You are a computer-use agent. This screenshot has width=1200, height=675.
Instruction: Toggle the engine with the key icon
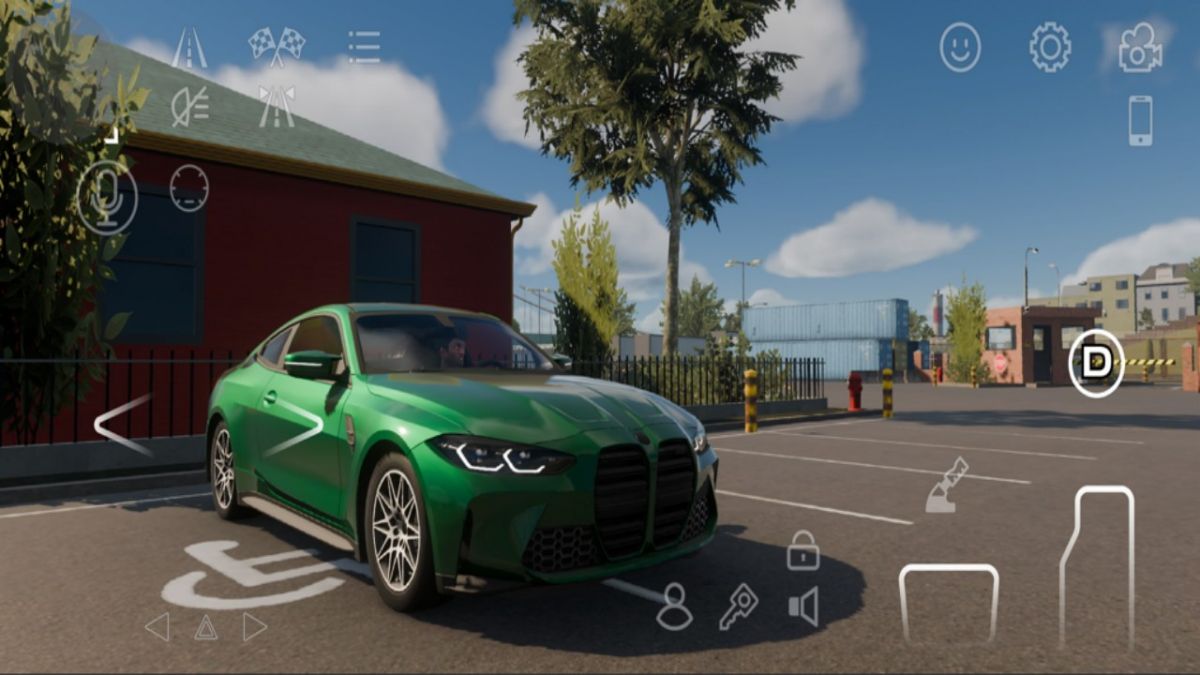(738, 606)
